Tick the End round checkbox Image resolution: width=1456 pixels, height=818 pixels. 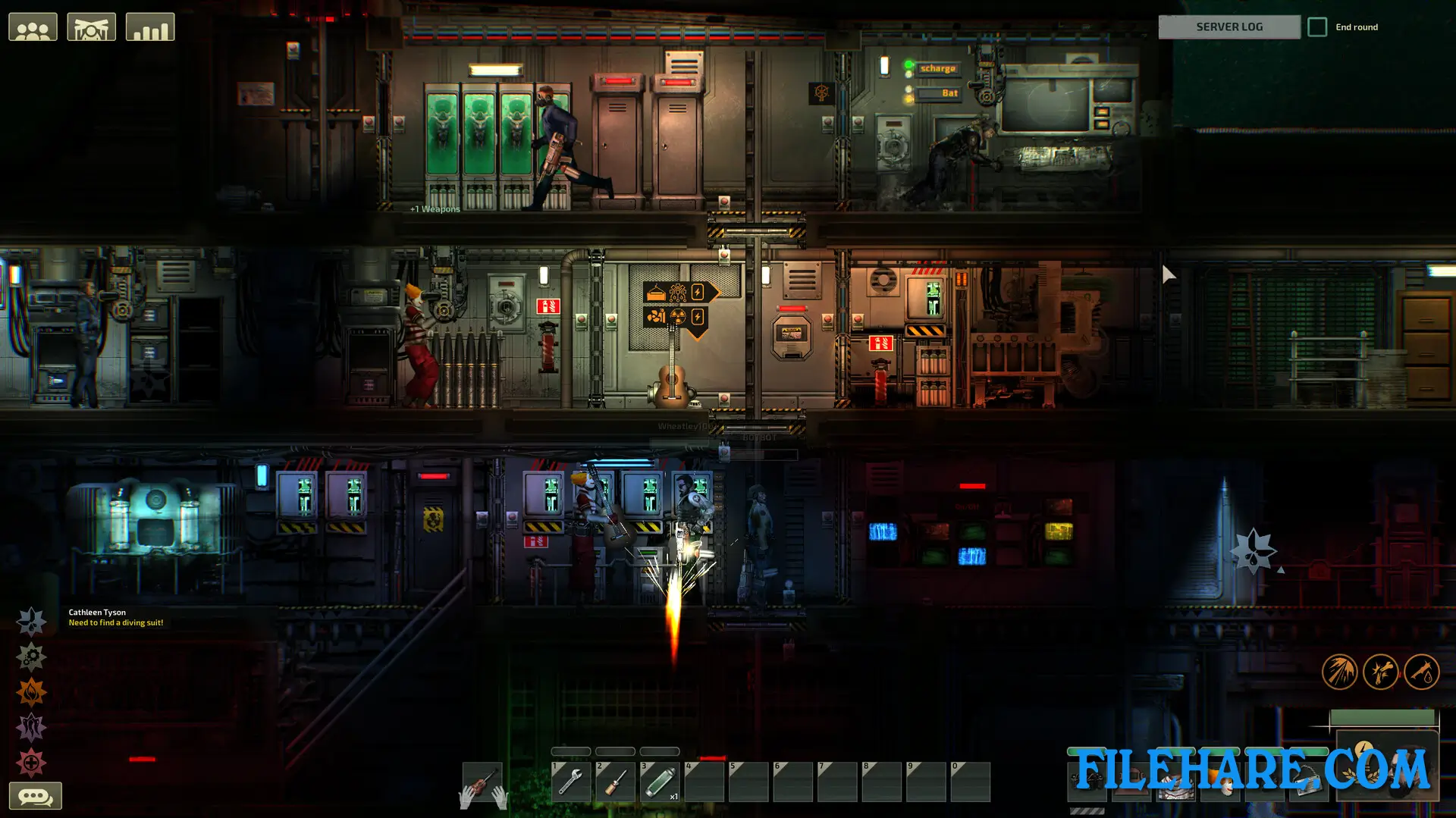tap(1317, 27)
